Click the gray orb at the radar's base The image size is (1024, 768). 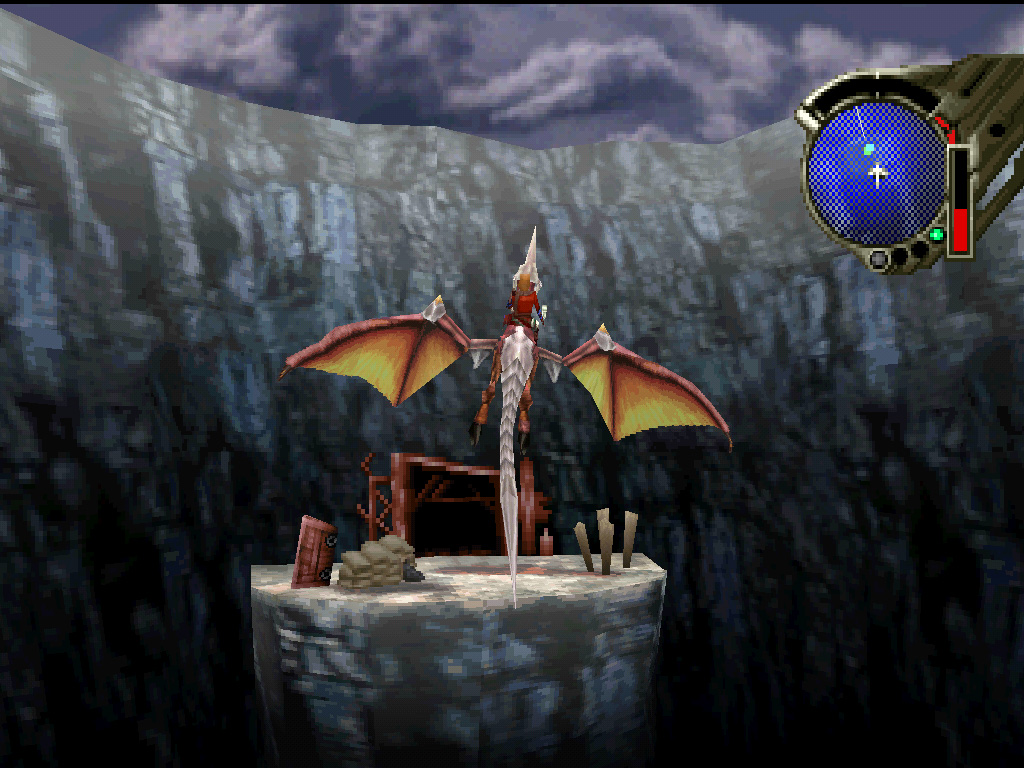pyautogui.click(x=879, y=259)
